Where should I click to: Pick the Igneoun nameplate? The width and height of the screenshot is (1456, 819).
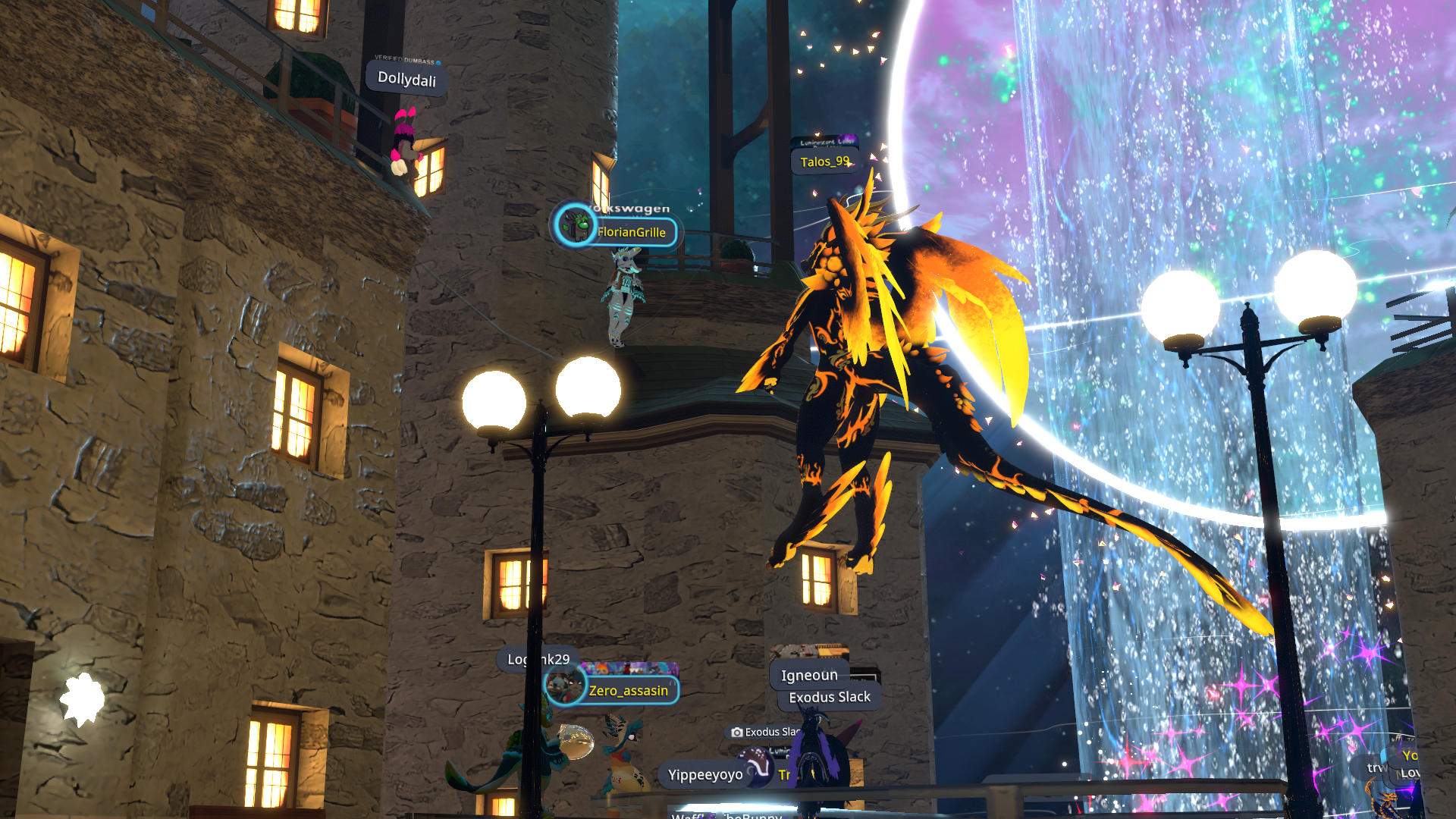pos(809,675)
